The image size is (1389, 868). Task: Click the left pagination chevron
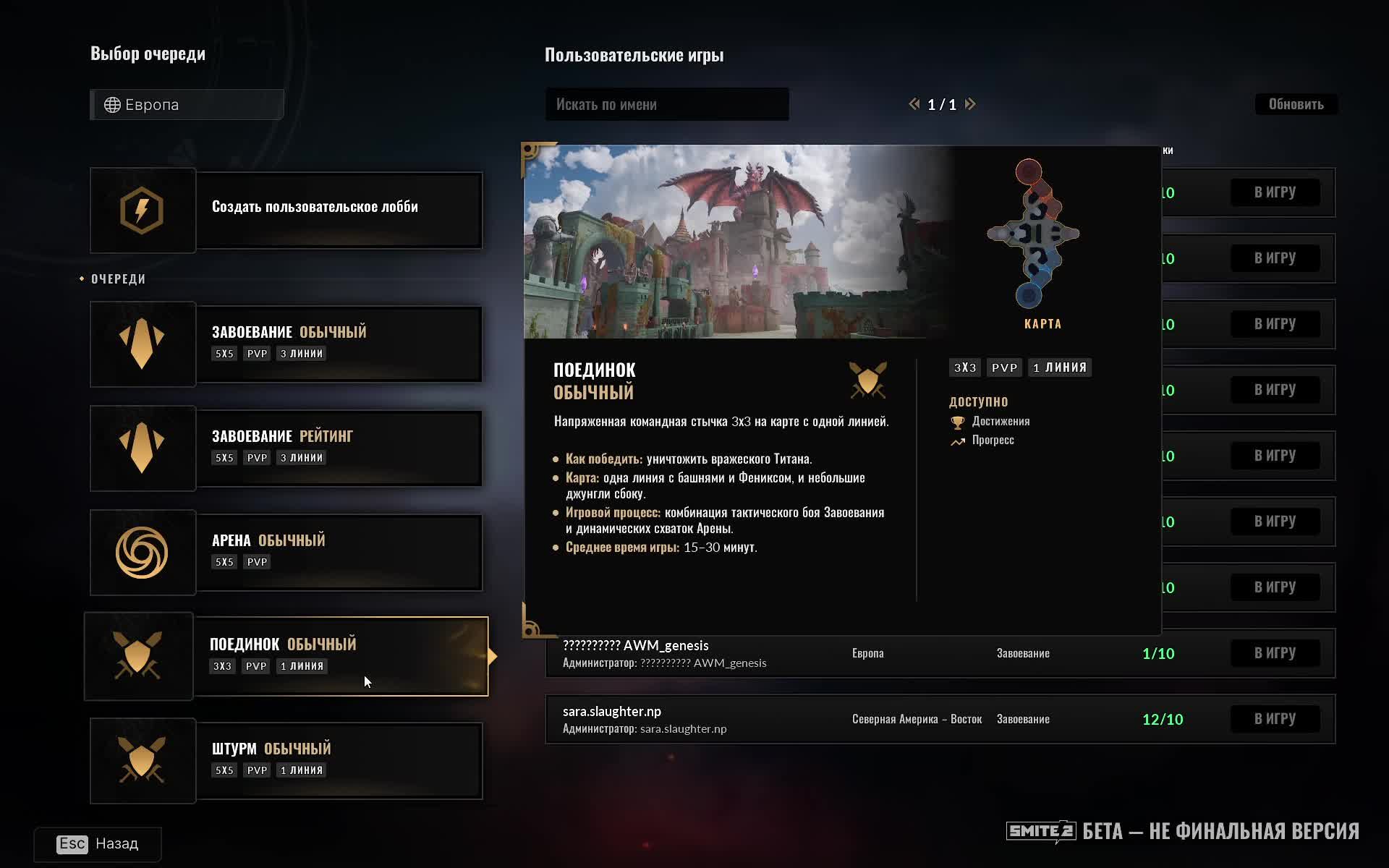point(913,104)
